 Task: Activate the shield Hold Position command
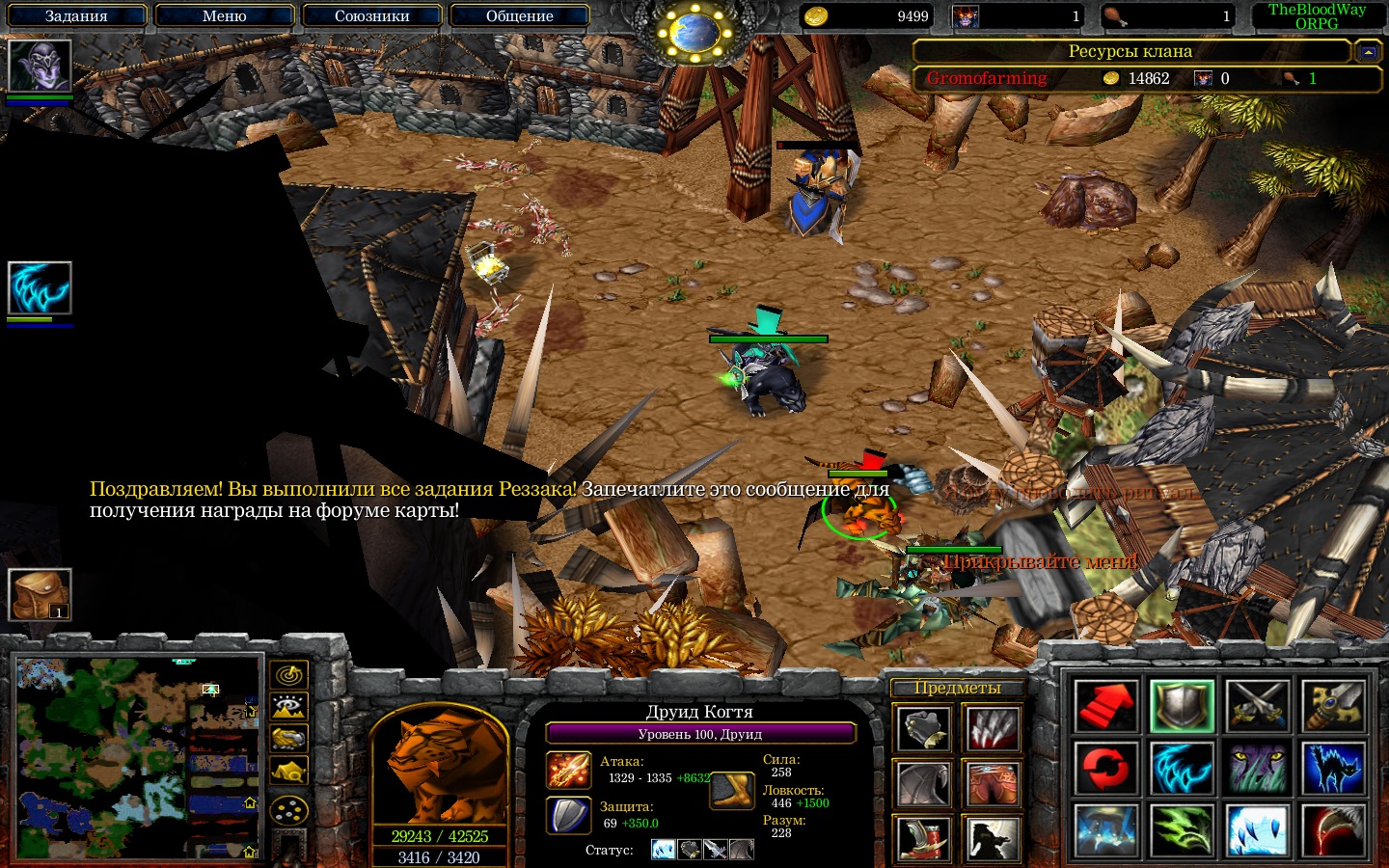1182,706
